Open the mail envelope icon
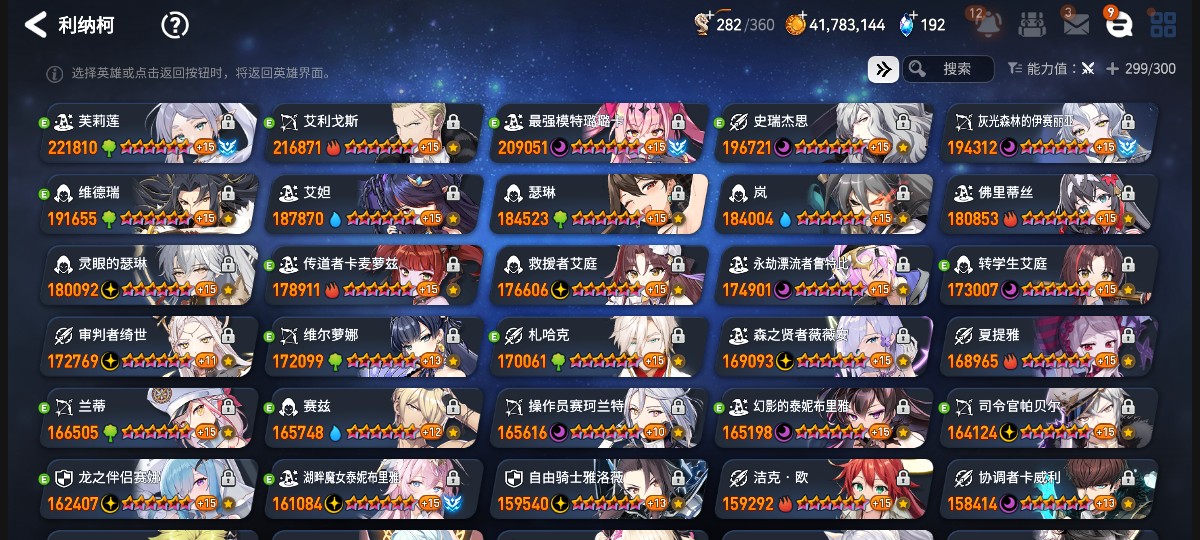The height and width of the screenshot is (540, 1200). point(1076,24)
